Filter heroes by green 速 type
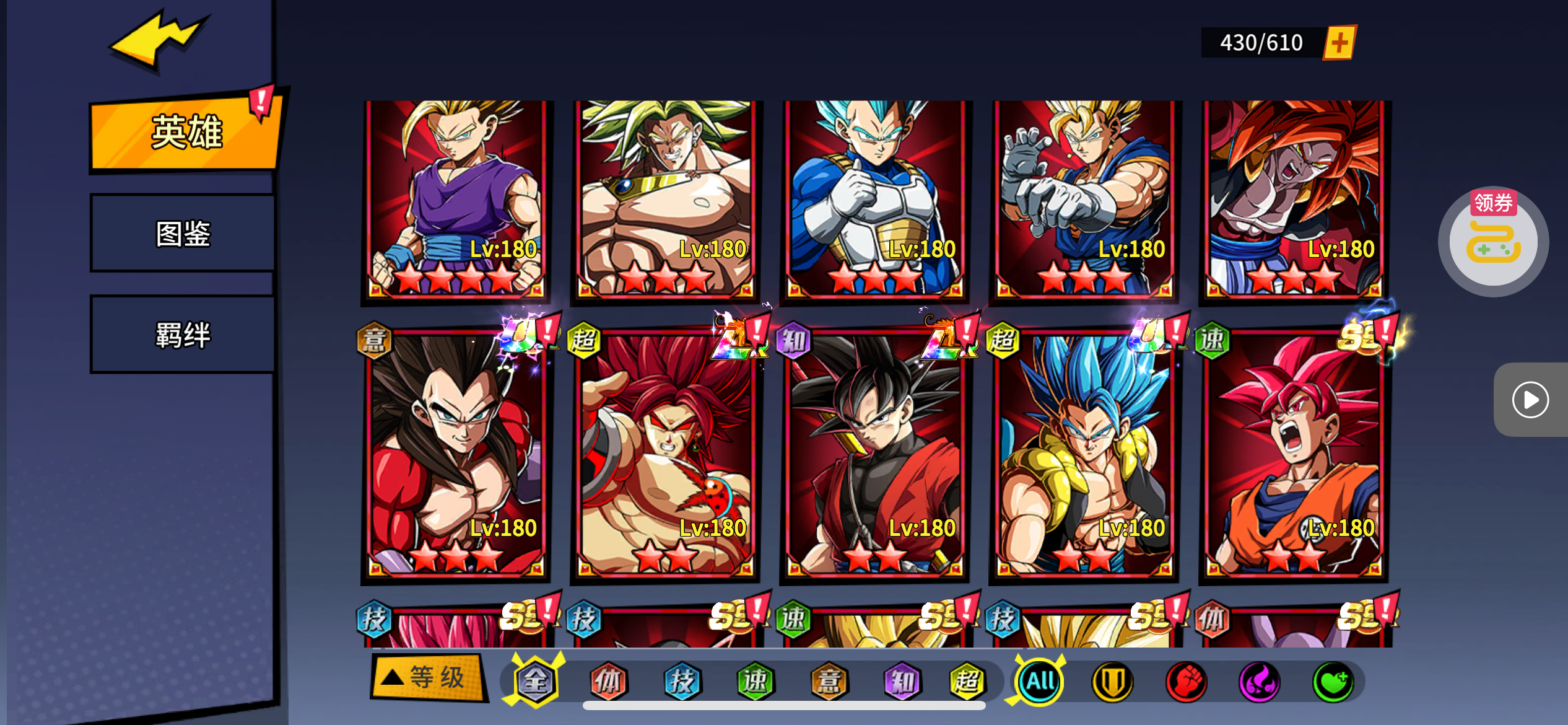 [755, 682]
